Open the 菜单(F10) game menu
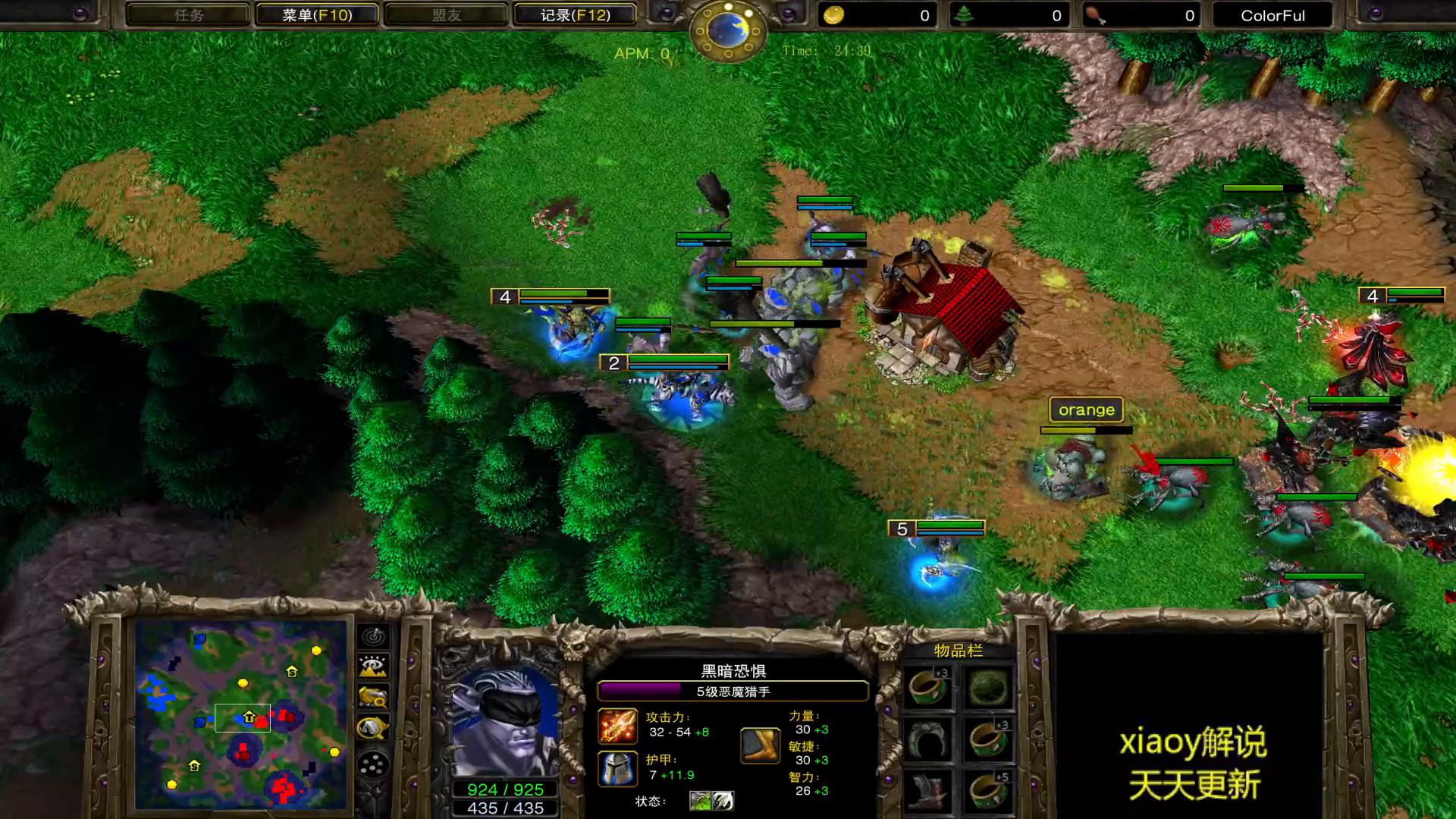The image size is (1456, 819). click(317, 15)
